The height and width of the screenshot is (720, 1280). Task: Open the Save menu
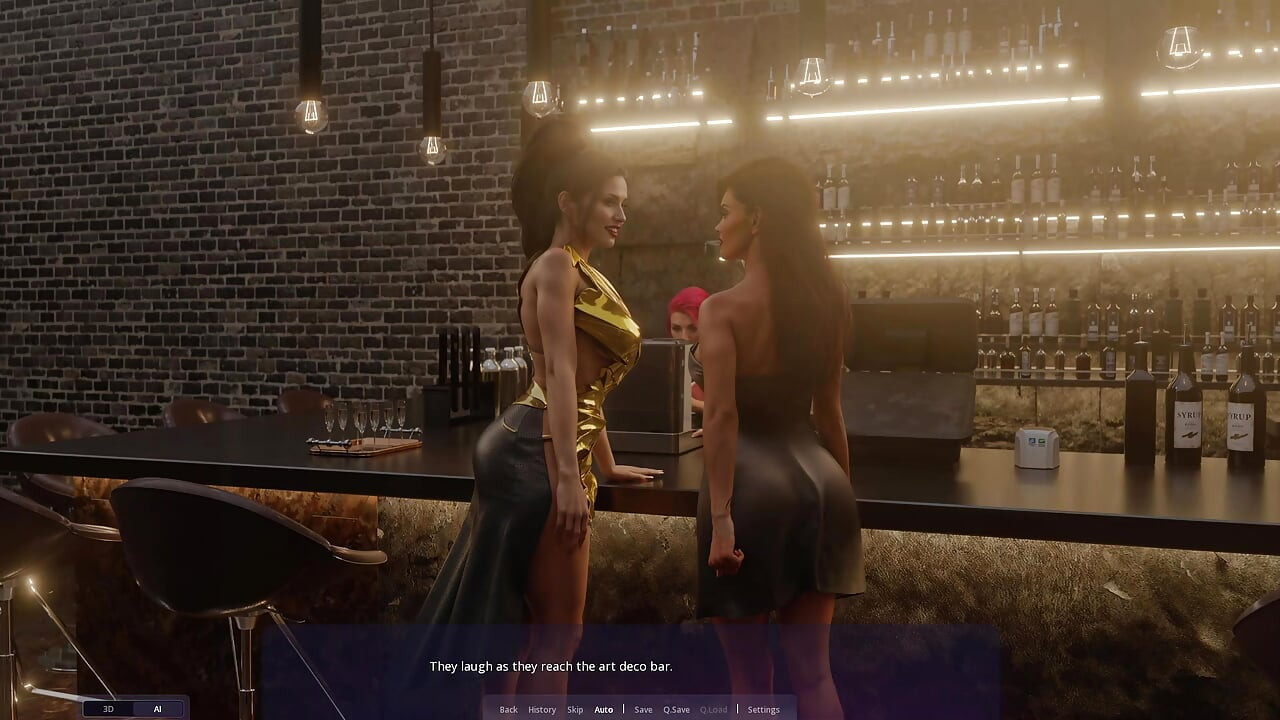coord(643,710)
